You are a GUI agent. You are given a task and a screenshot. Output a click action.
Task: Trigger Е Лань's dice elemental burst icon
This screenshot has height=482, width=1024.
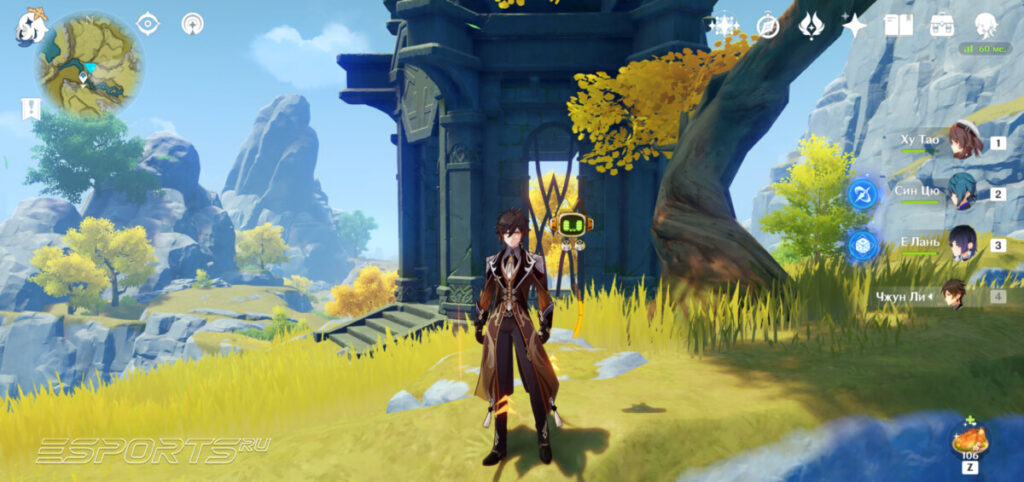tap(862, 244)
